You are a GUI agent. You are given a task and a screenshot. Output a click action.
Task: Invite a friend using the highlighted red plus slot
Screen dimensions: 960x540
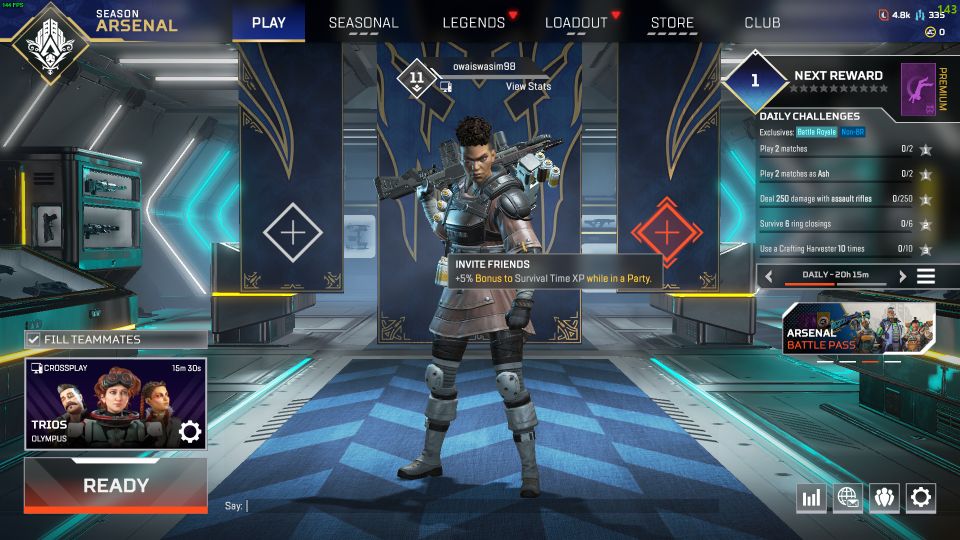[667, 233]
